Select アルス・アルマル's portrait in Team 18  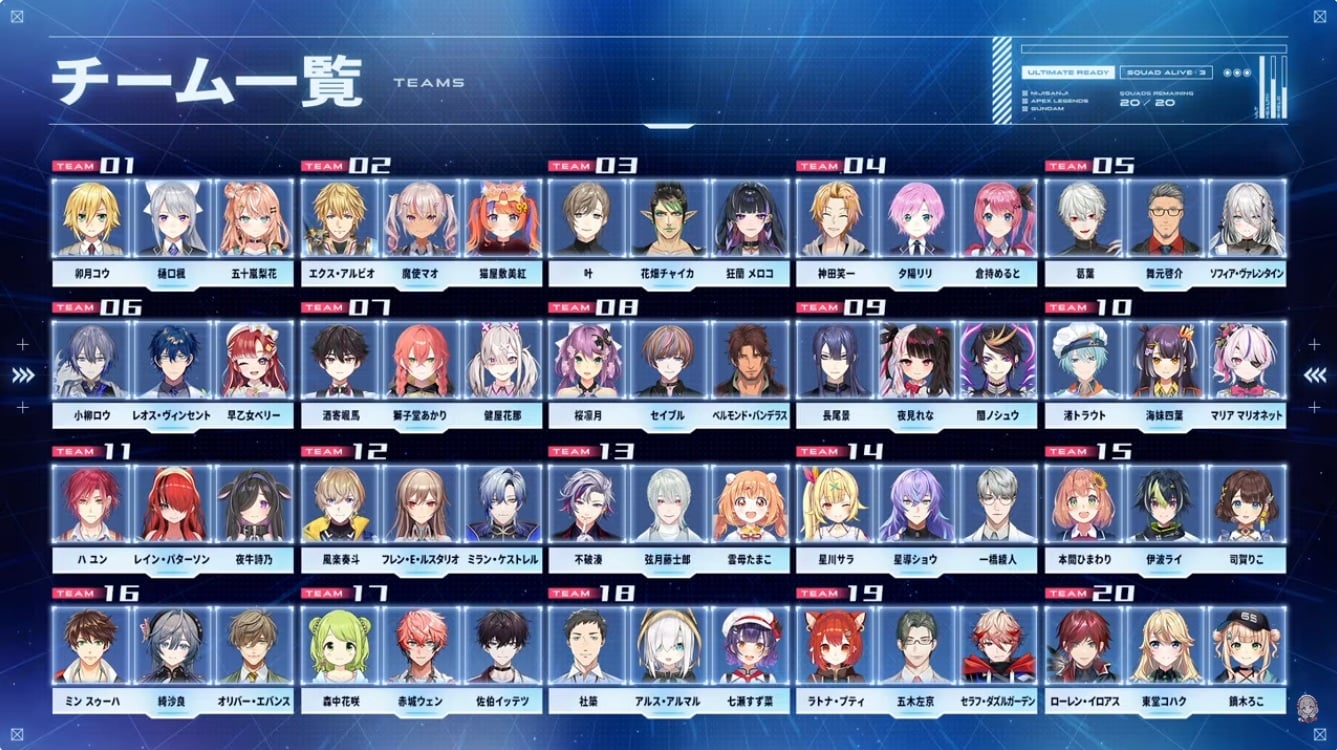(x=669, y=646)
